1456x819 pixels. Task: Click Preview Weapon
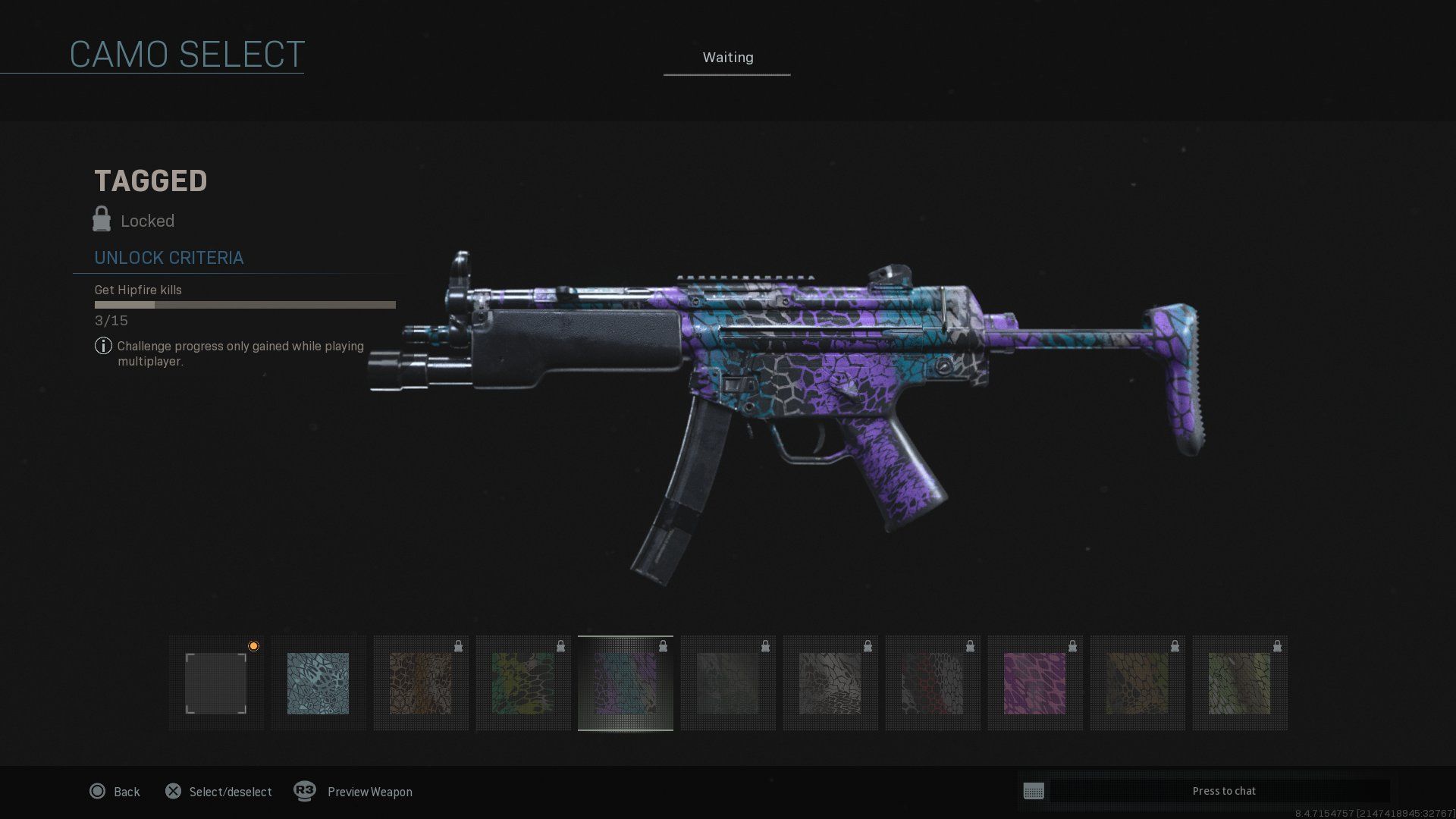(x=369, y=791)
